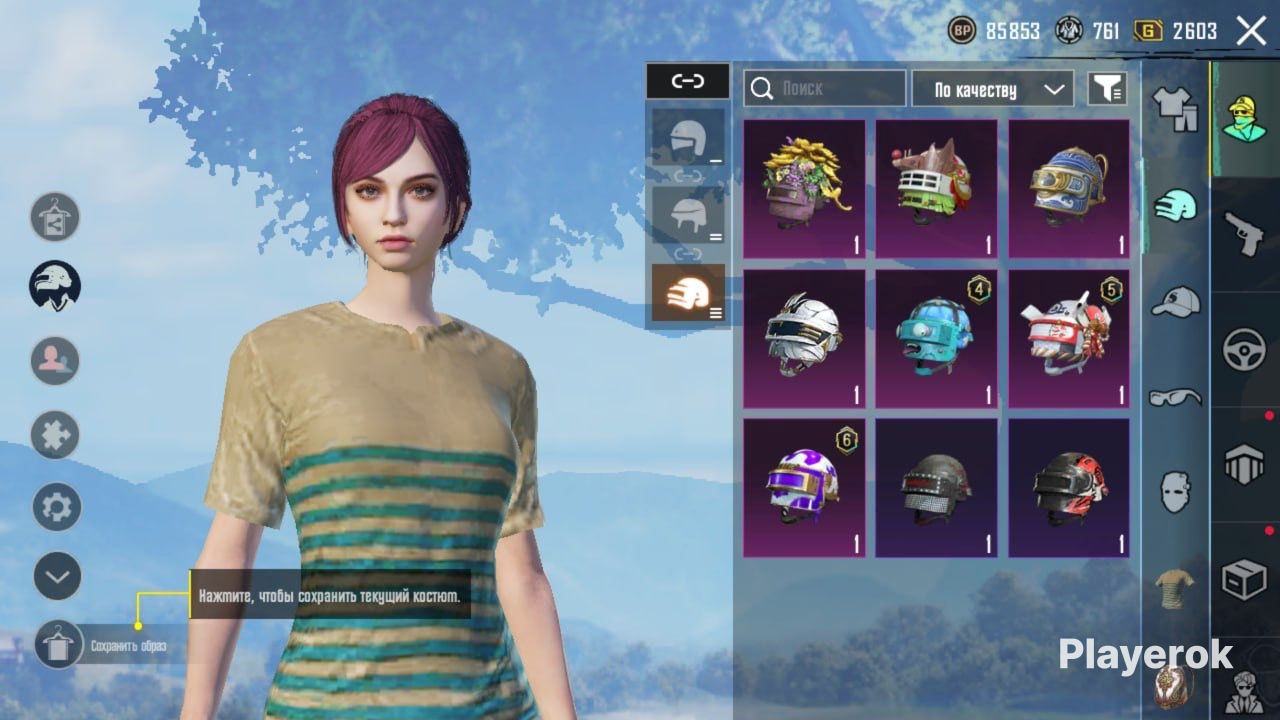Image resolution: width=1280 pixels, height=720 pixels.
Task: Open the По качеству sort dropdown
Action: point(992,89)
